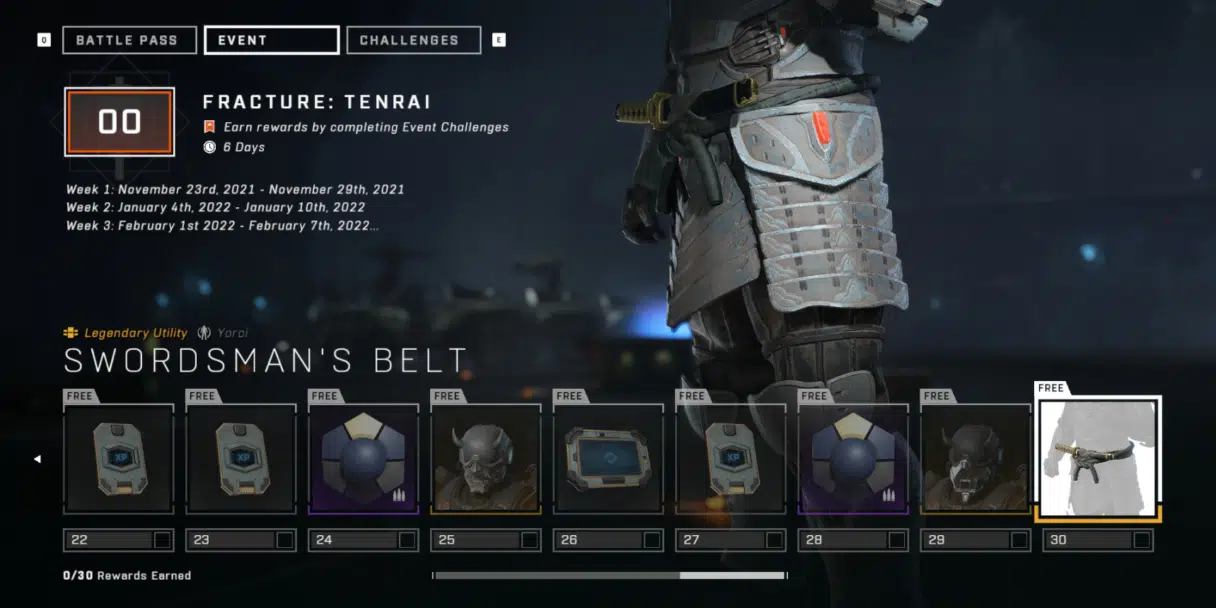Viewport: 1216px width, 608px height.
Task: Select the tier 23 XP reward tile
Action: coord(241,459)
